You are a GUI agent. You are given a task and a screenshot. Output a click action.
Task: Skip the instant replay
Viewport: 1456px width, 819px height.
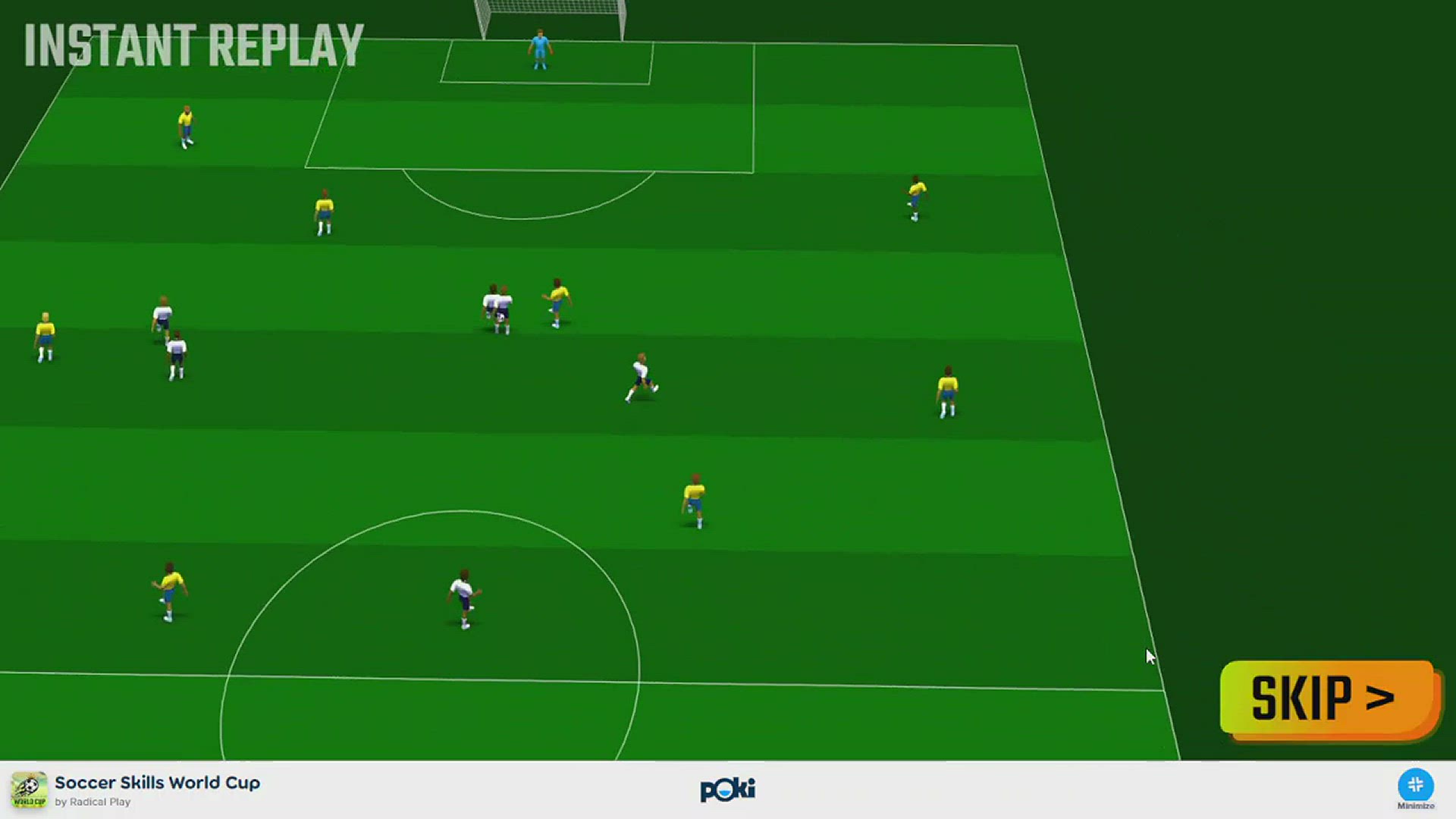1329,698
